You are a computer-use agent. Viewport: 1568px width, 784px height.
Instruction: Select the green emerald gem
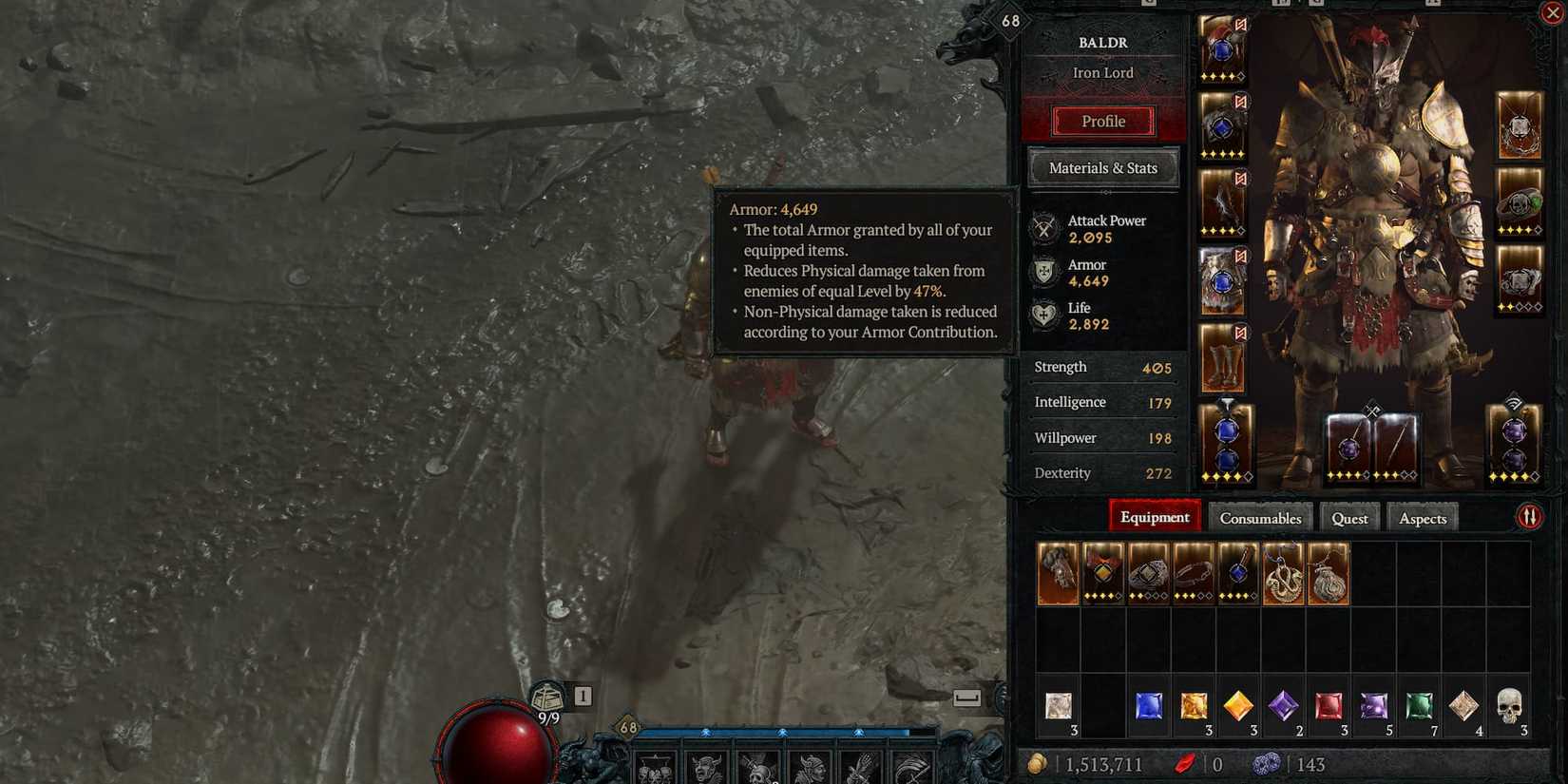point(1418,705)
